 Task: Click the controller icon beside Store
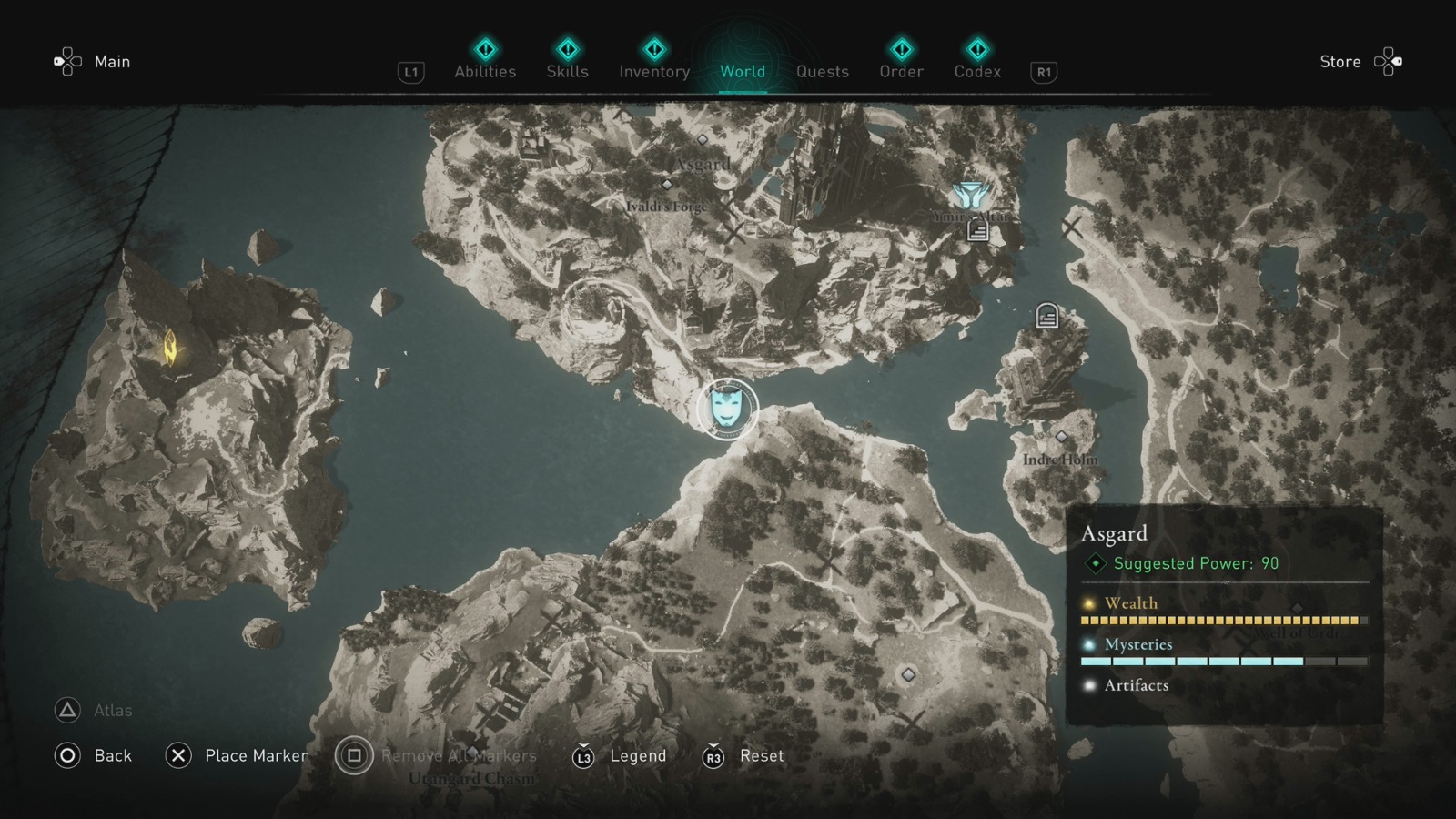pyautogui.click(x=1389, y=61)
